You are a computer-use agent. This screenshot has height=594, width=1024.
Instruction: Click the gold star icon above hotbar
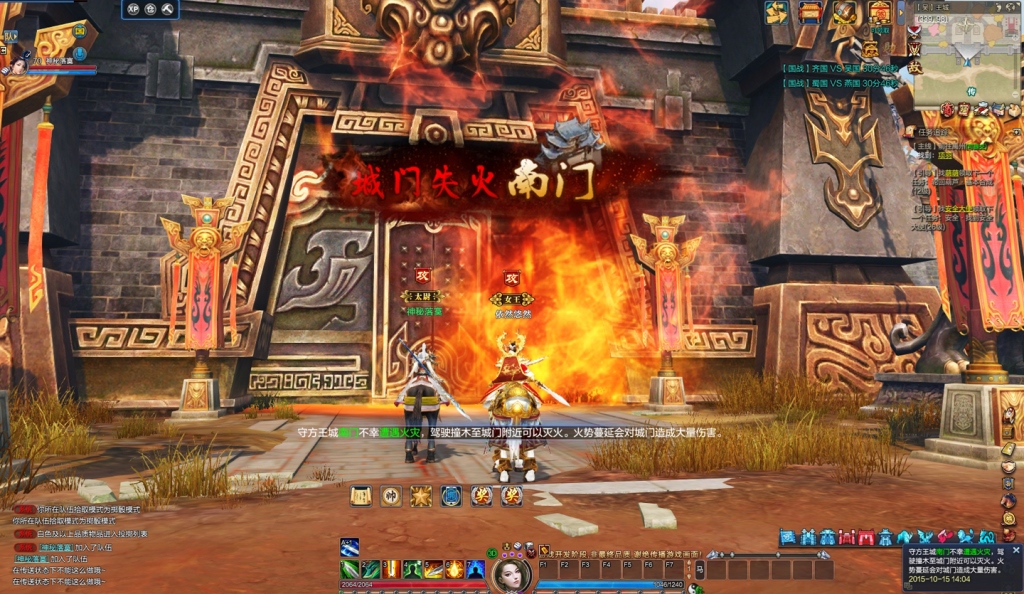pos(421,495)
